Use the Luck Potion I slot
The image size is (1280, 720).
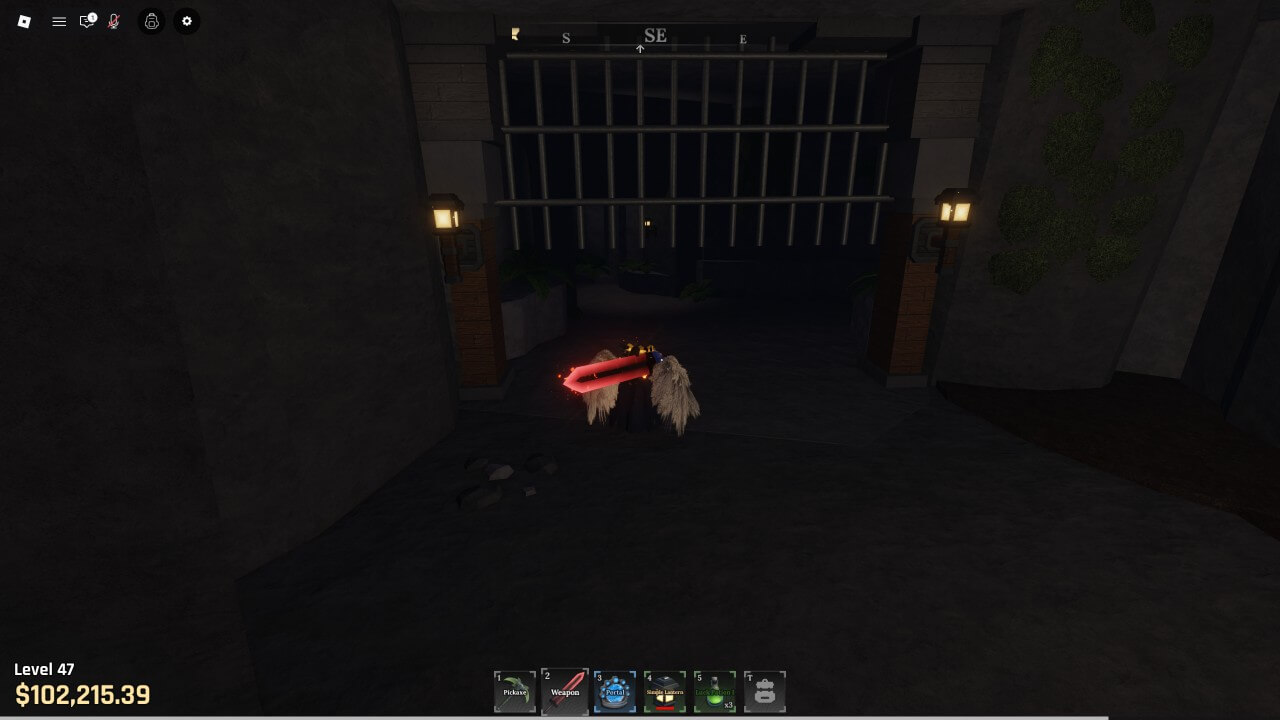tap(715, 691)
